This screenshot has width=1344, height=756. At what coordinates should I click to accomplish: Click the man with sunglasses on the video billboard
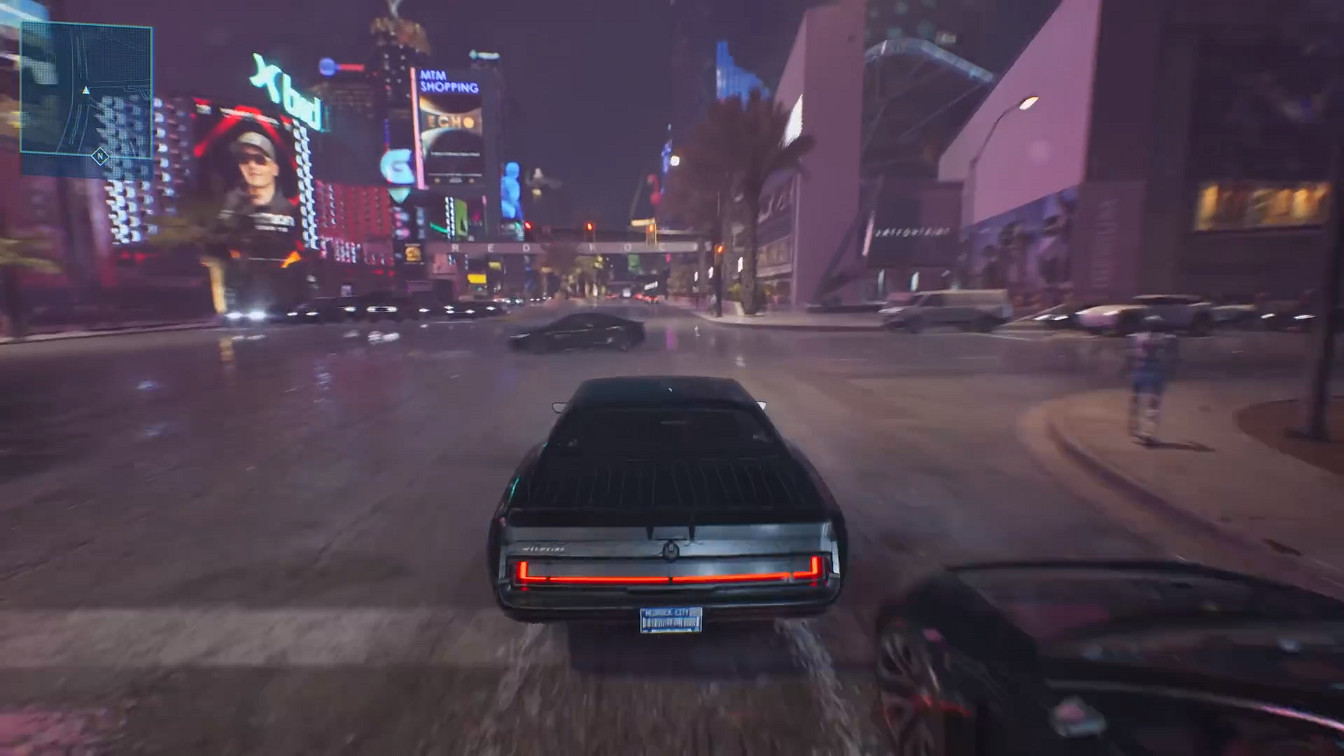(x=256, y=161)
